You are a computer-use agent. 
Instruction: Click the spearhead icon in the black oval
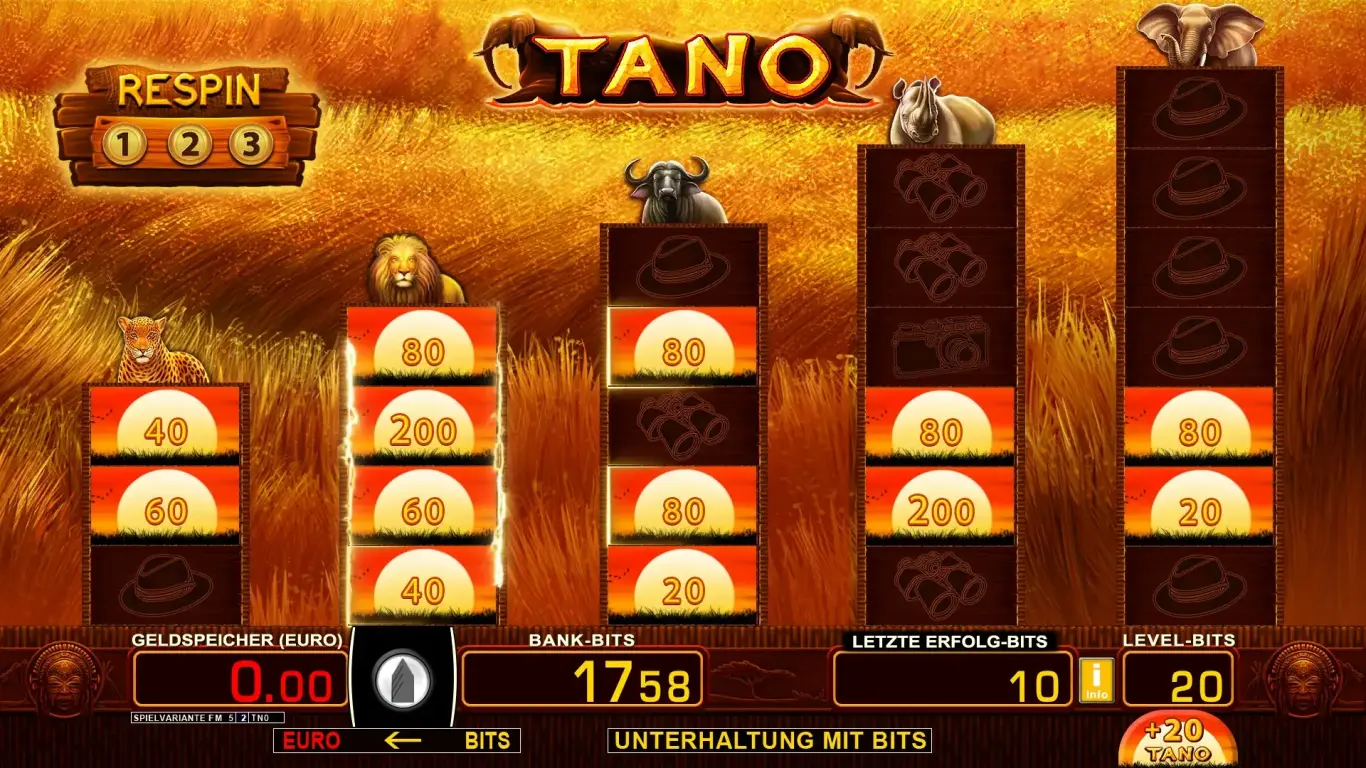click(404, 680)
